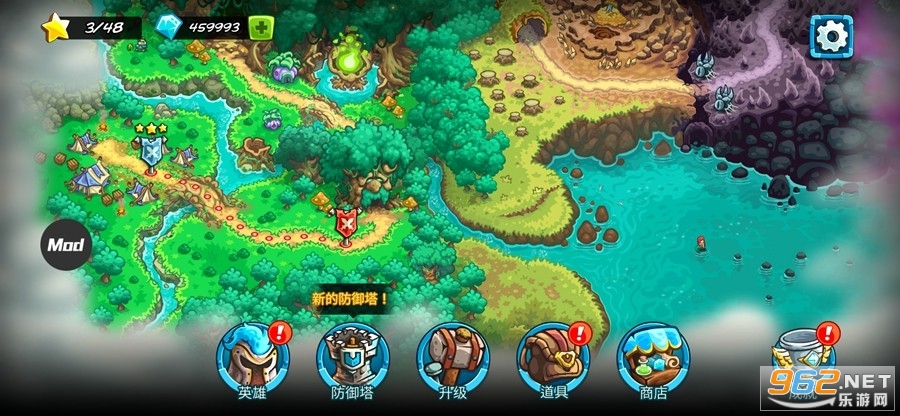
Task: Open the Mod menu button
Action: (67, 244)
